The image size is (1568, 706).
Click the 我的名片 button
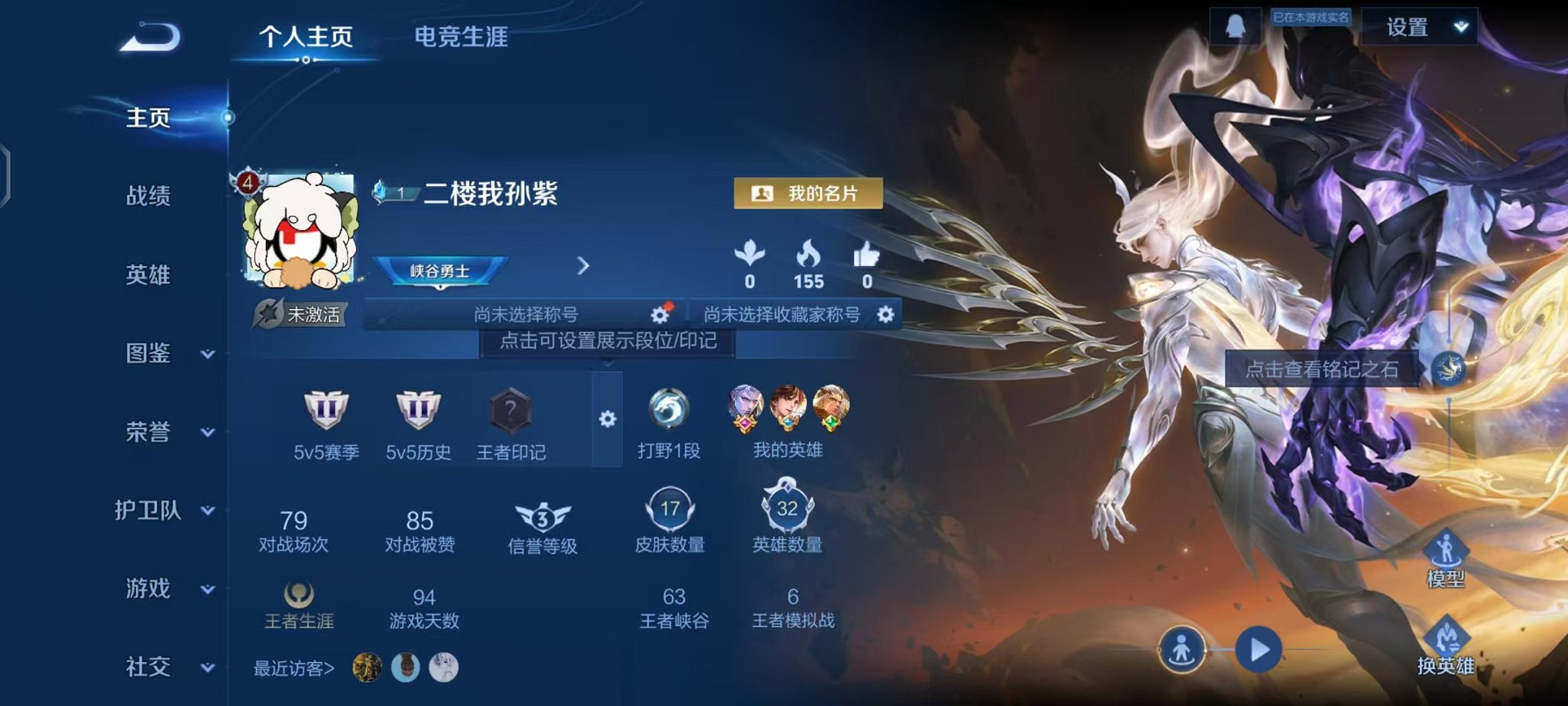[809, 194]
